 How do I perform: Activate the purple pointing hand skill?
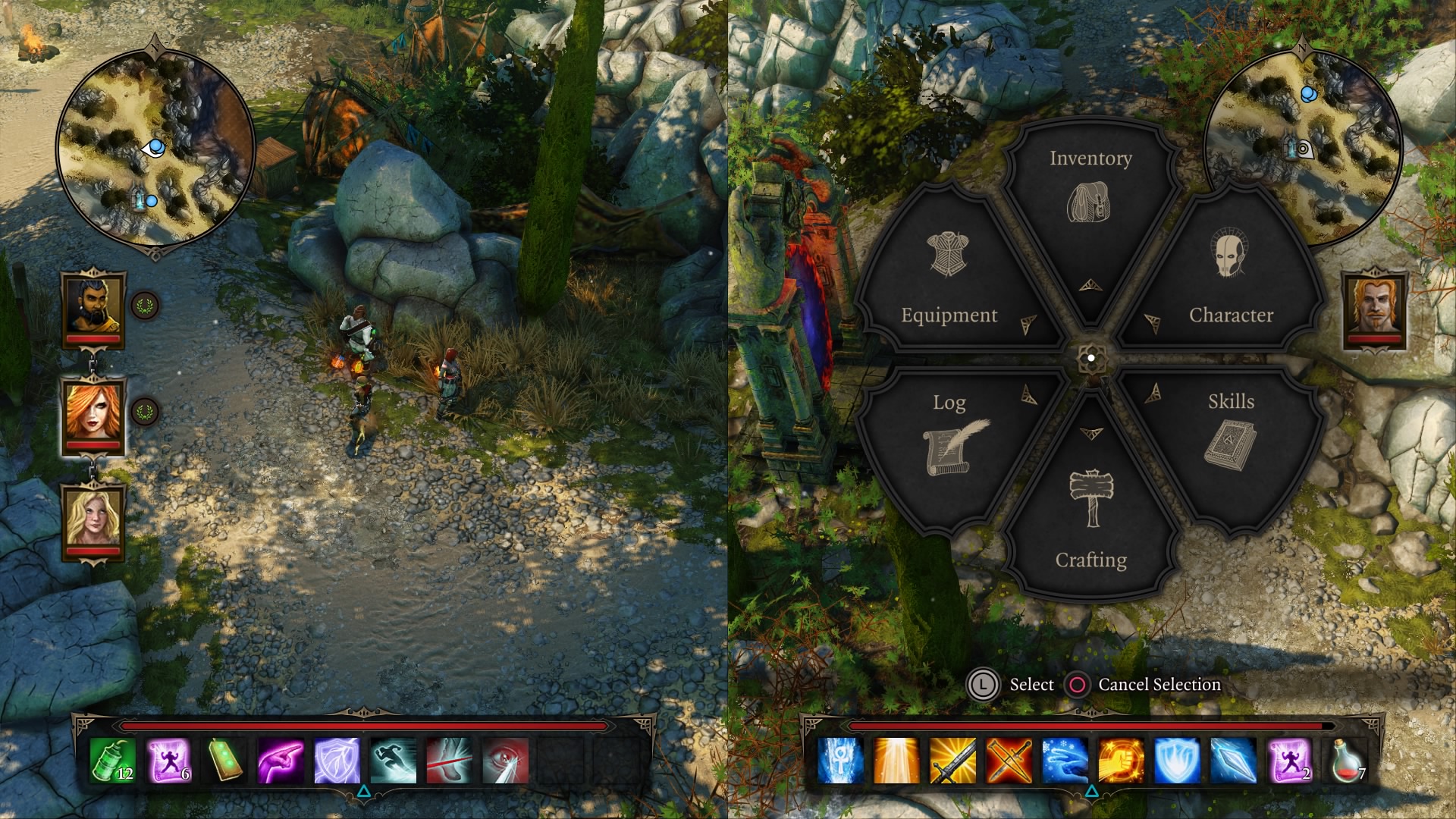point(281,761)
